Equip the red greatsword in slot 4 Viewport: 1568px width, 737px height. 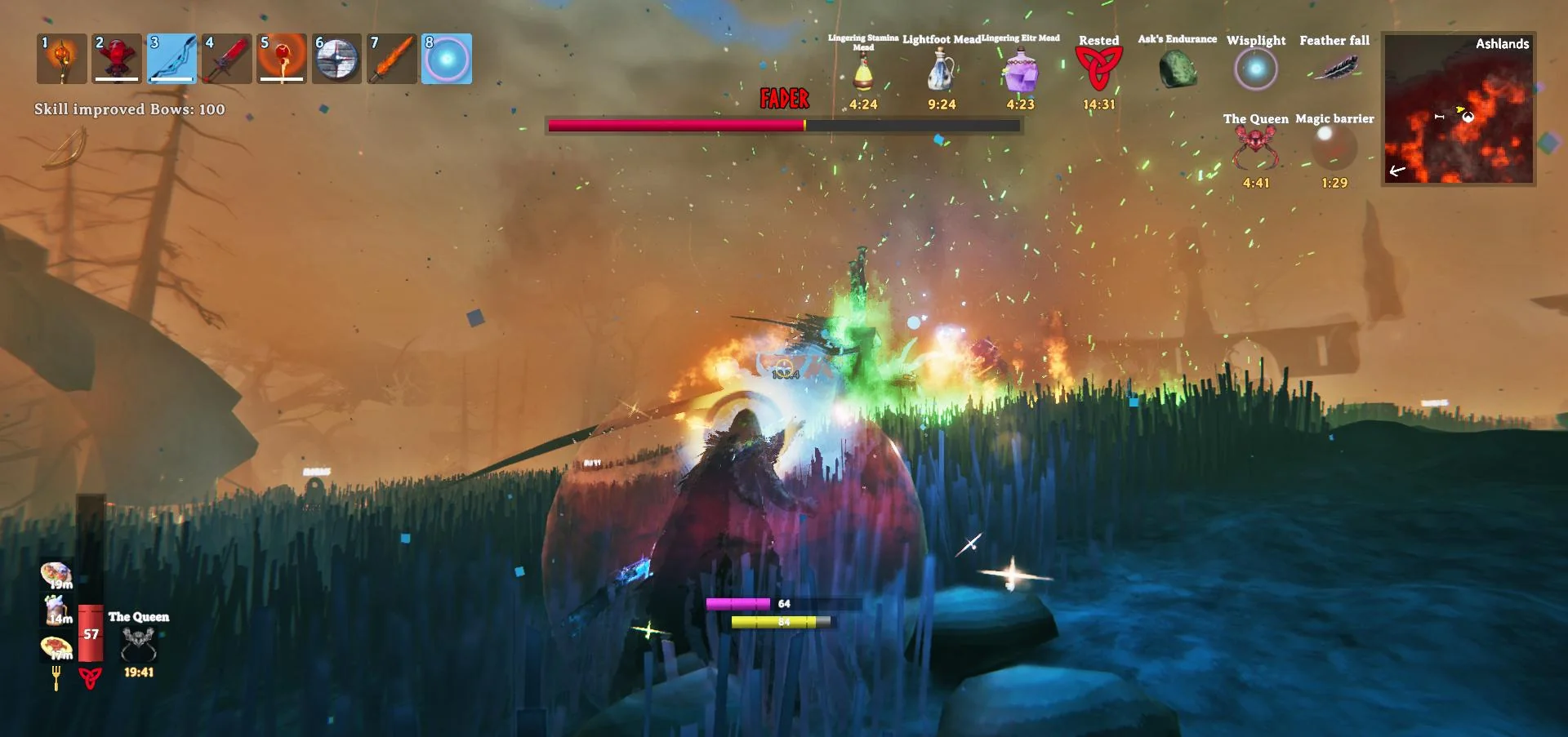pos(227,59)
